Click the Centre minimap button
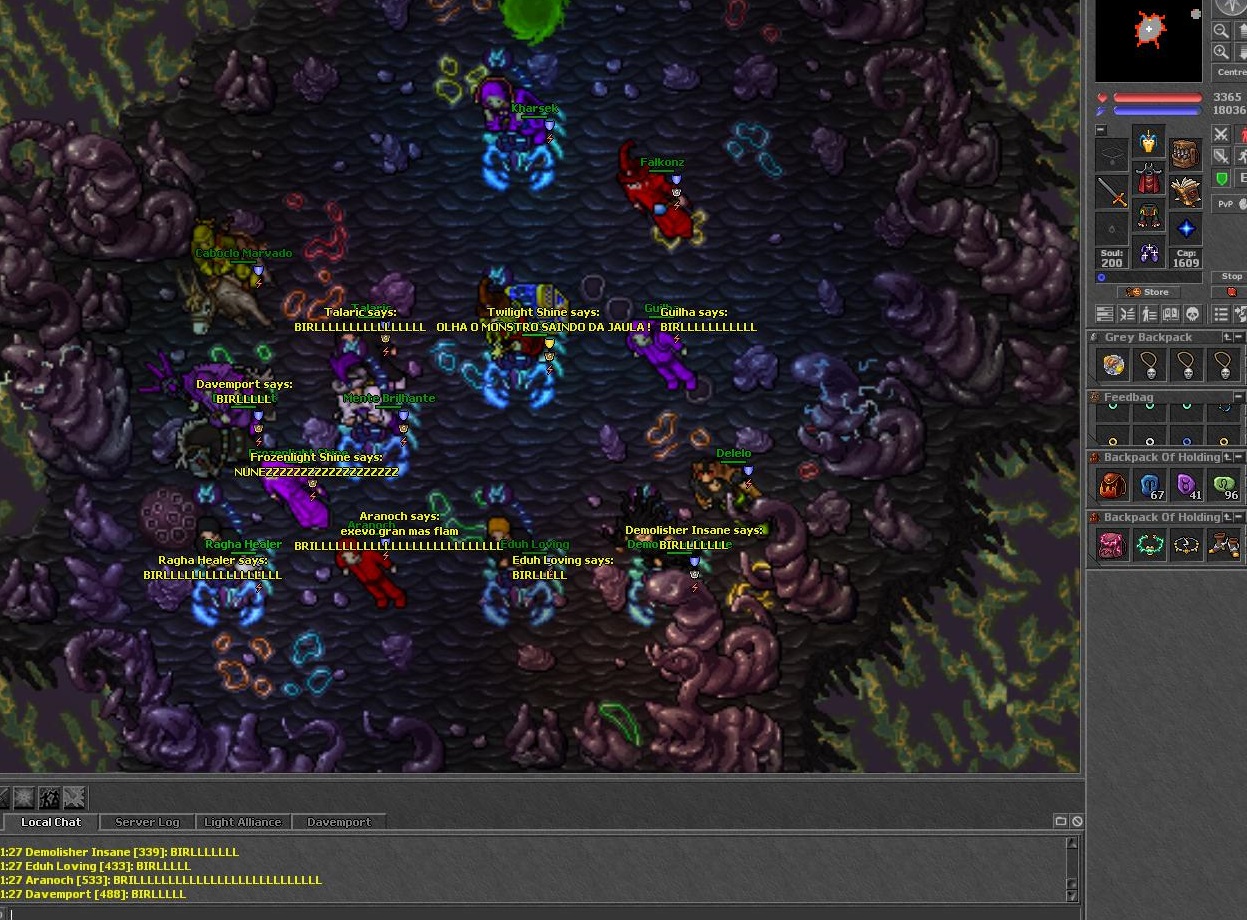The width and height of the screenshot is (1247, 920). point(1231,73)
